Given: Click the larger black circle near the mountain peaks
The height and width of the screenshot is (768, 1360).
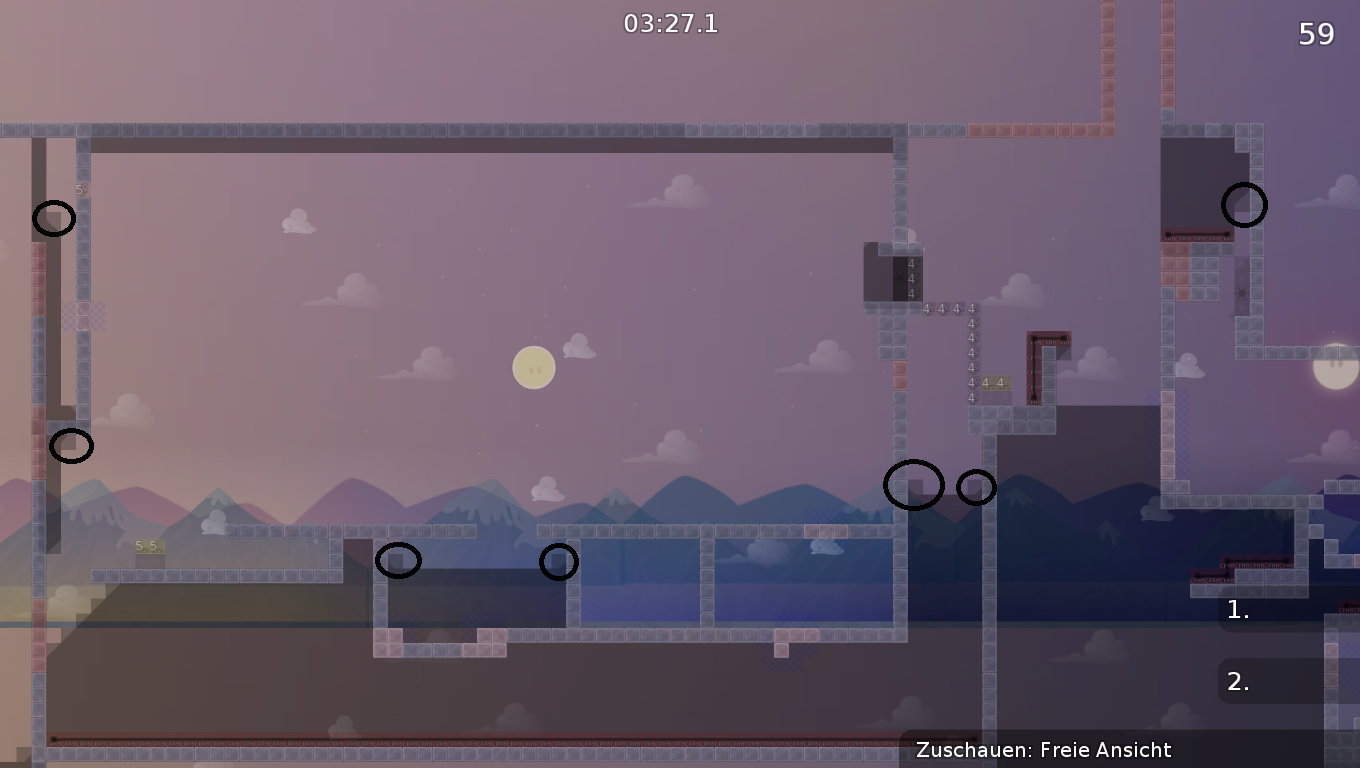Looking at the screenshot, I should pos(914,485).
